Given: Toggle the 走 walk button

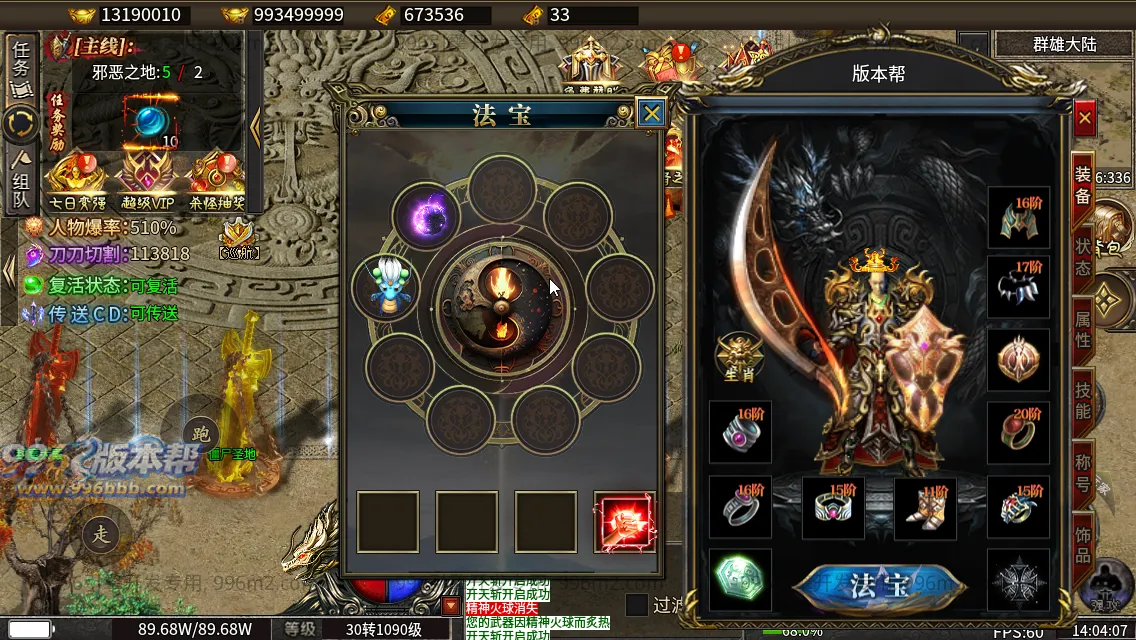Looking at the screenshot, I should pos(101,534).
